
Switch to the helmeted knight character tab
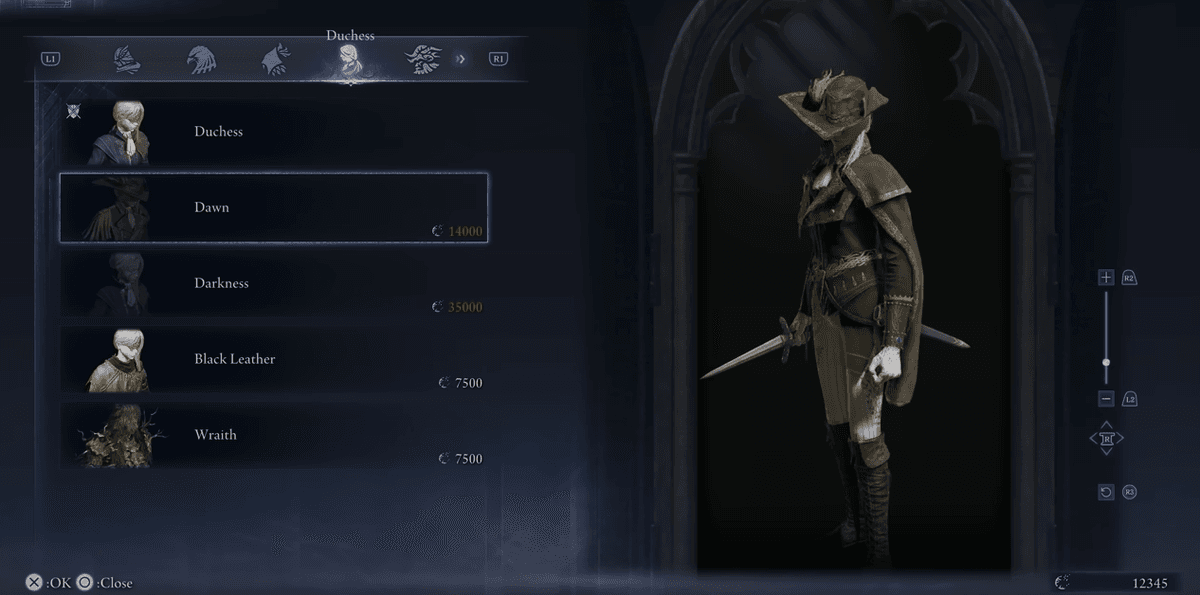(124, 60)
